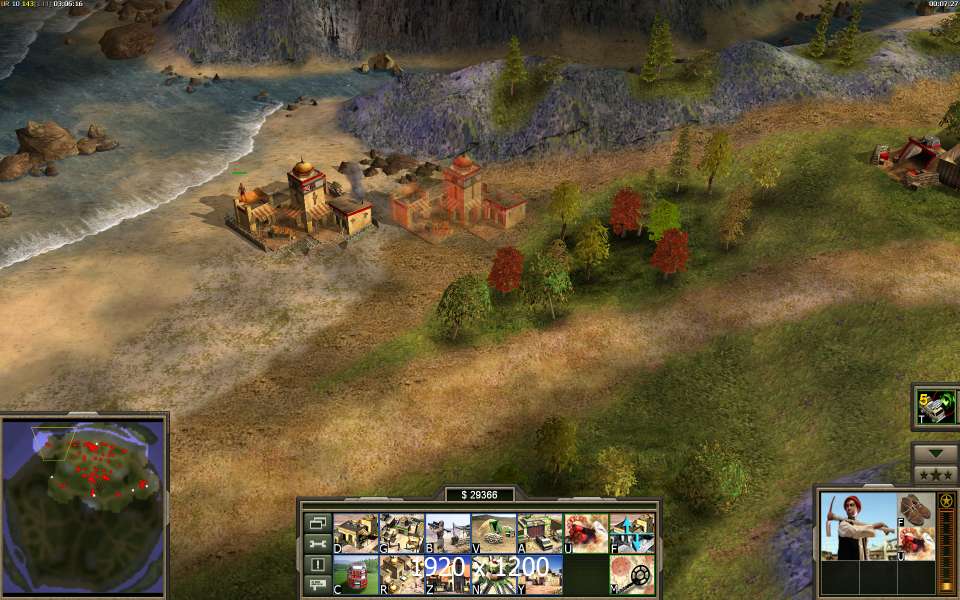Activate the blue arrows building icon labeled F
960x600 pixels.
[x=632, y=533]
